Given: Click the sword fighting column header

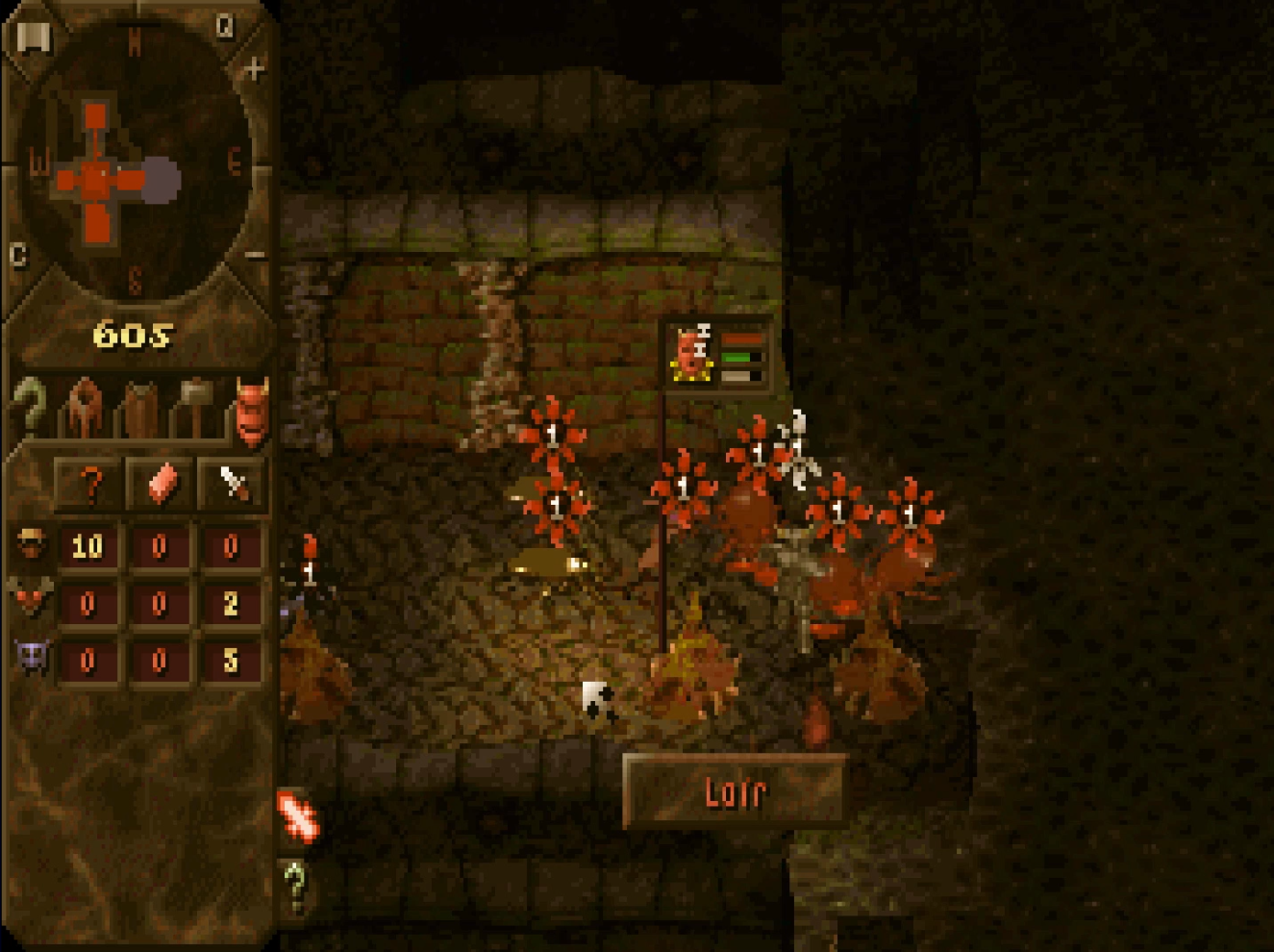Looking at the screenshot, I should click(232, 484).
